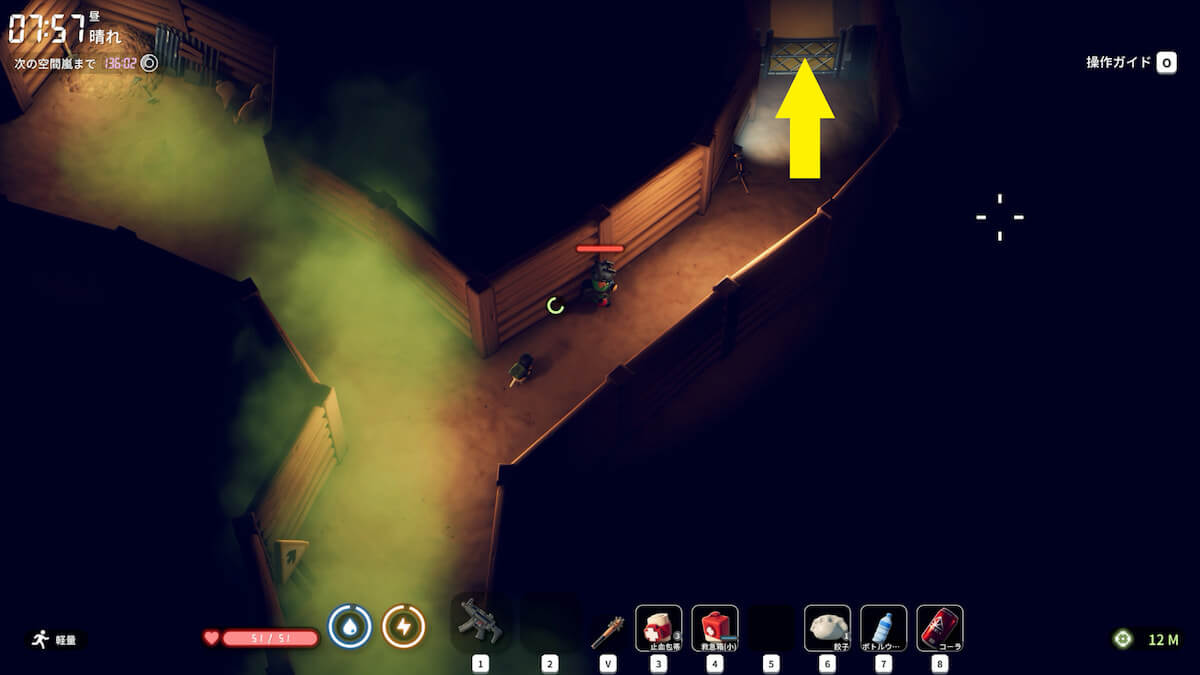Open the 操作ガイド controls guide
Image resolution: width=1200 pixels, height=675 pixels.
click(1130, 62)
